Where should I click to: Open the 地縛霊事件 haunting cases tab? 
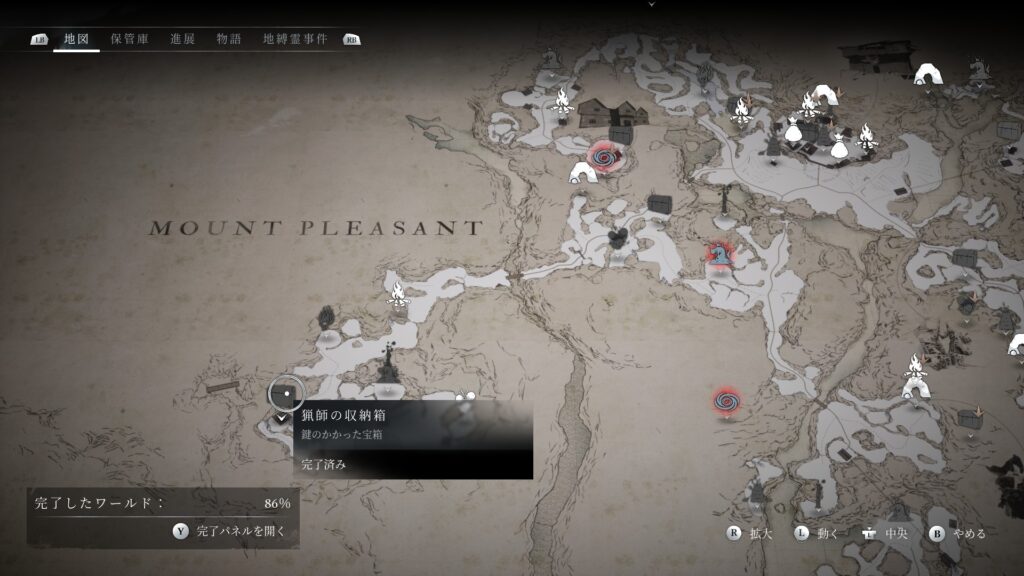pyautogui.click(x=294, y=39)
